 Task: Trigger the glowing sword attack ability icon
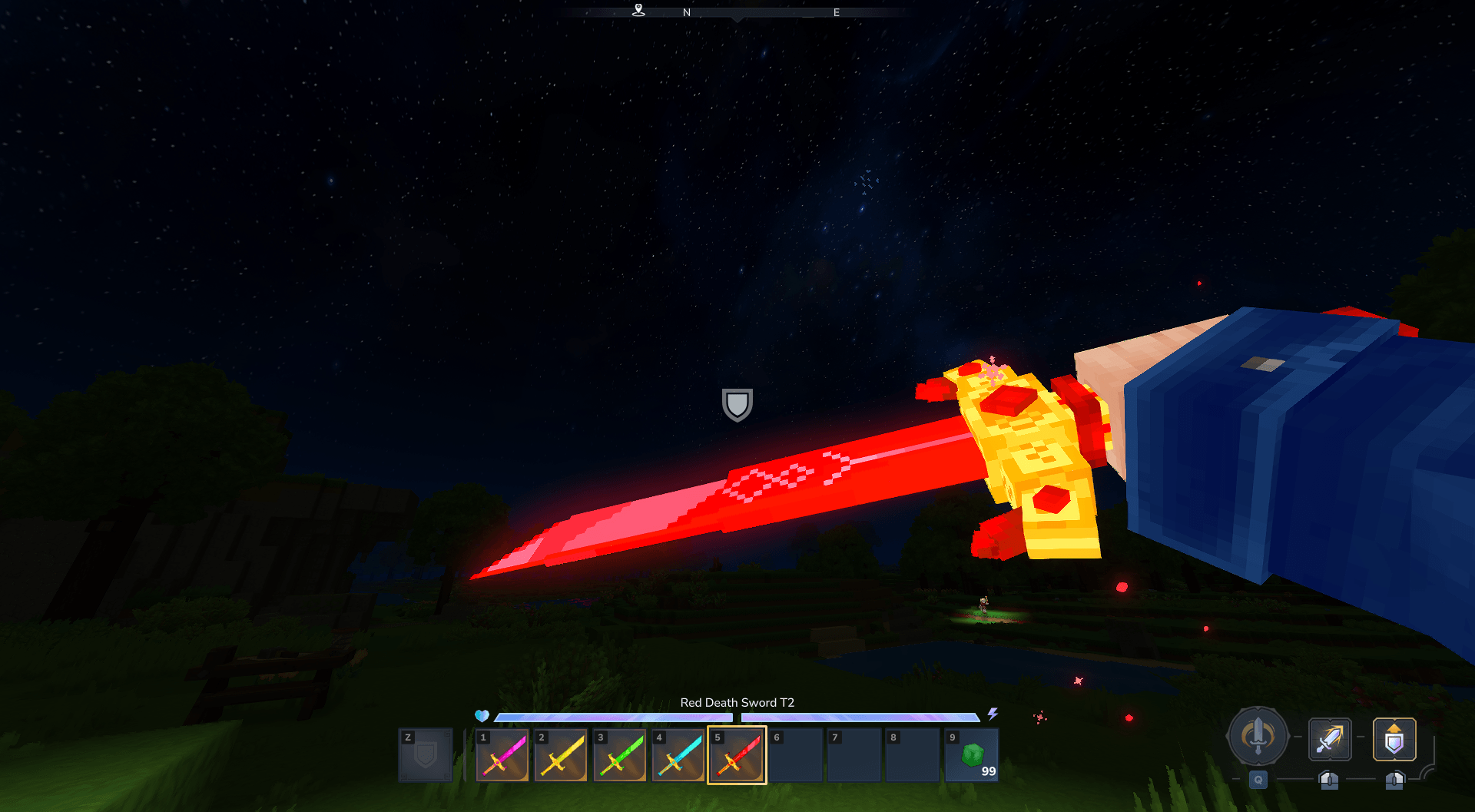(x=1330, y=739)
